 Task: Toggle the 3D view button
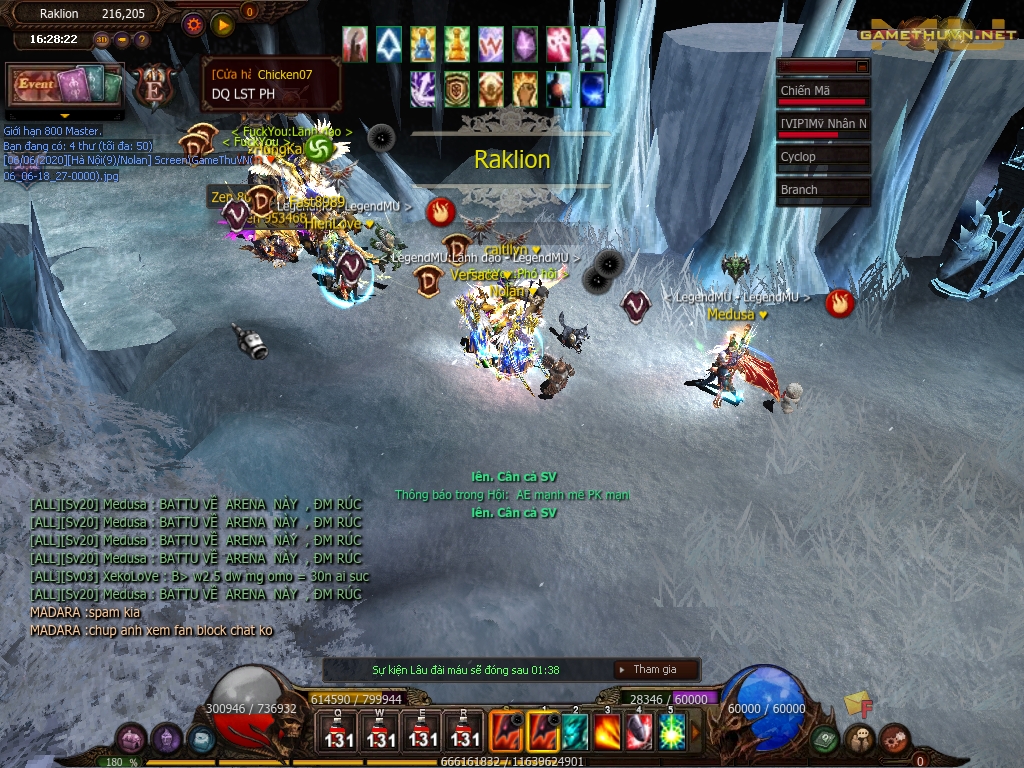pyautogui.click(x=102, y=40)
